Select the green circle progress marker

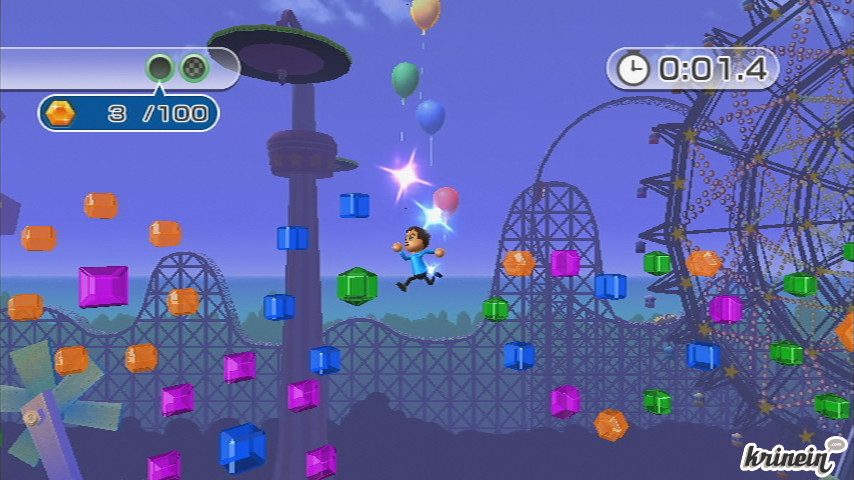coord(160,68)
